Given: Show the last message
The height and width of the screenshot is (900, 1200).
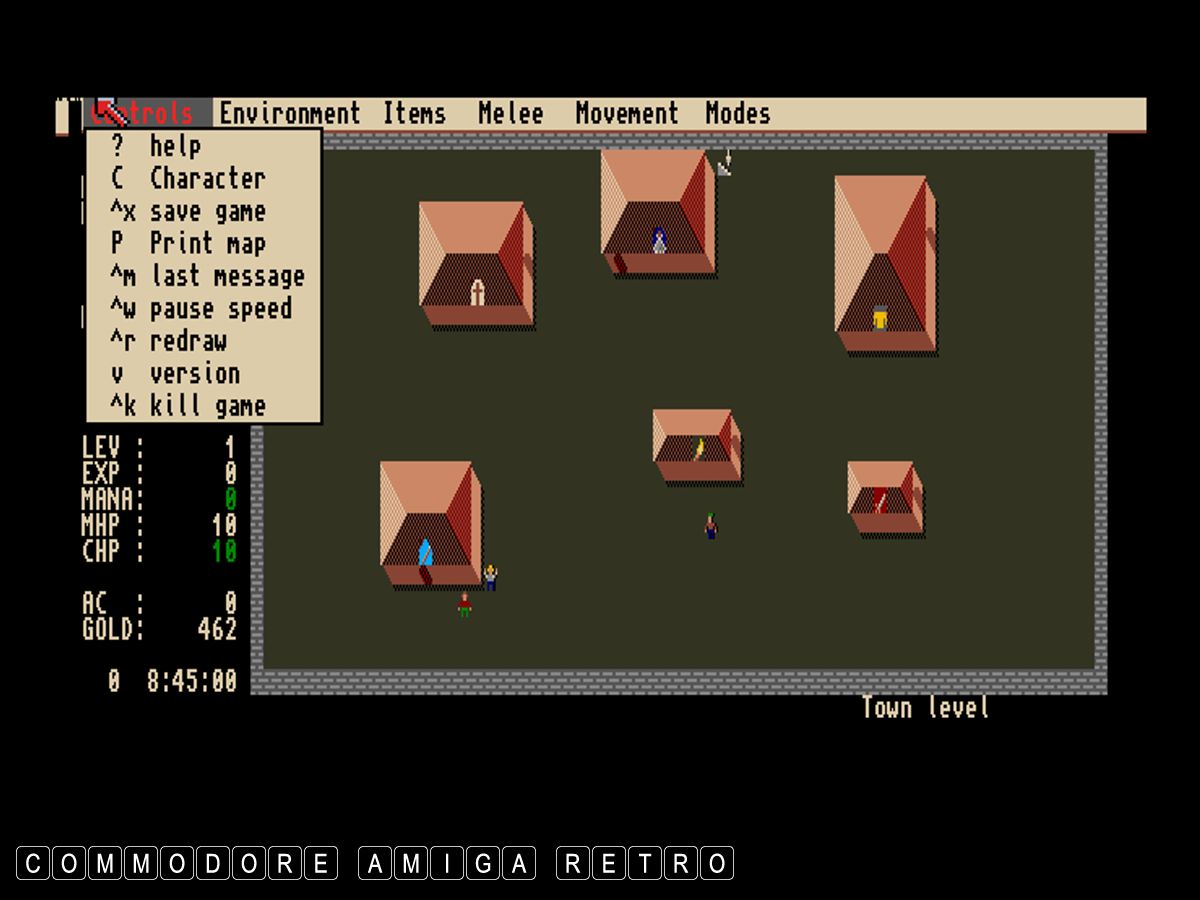Looking at the screenshot, I should coord(226,277).
